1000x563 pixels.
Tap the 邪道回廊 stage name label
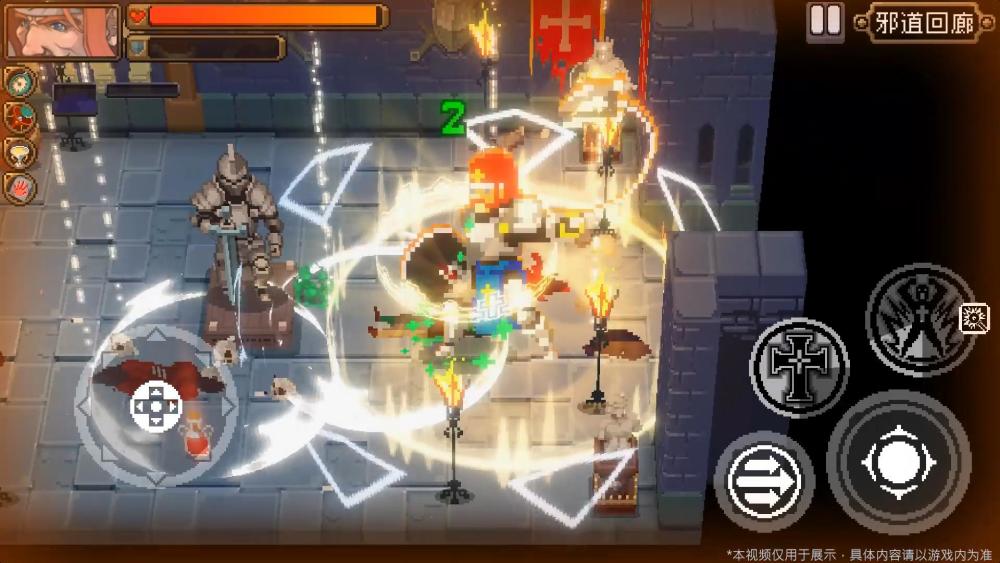923,23
